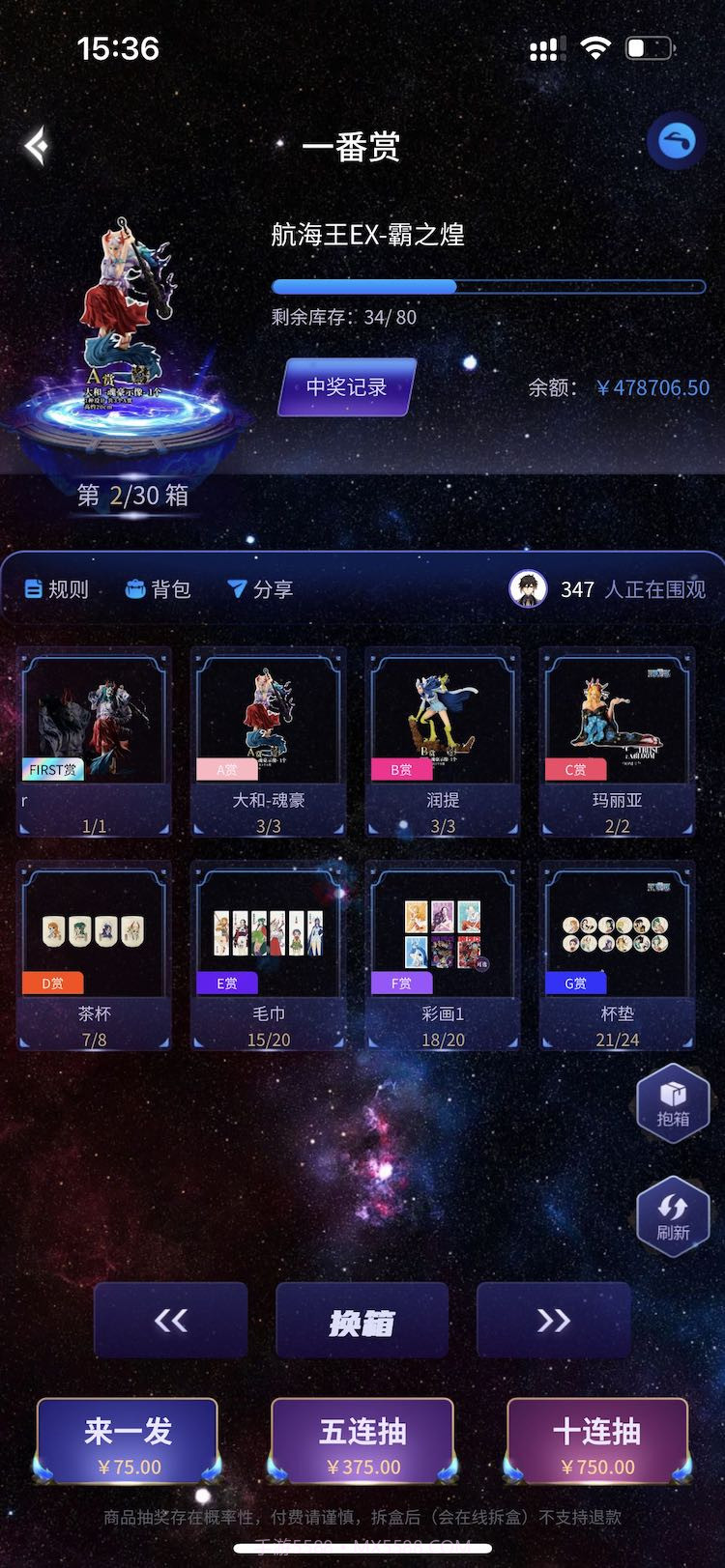Select the F赏 彩画1 prize tile
This screenshot has height=1568, width=725.
pyautogui.click(x=443, y=954)
